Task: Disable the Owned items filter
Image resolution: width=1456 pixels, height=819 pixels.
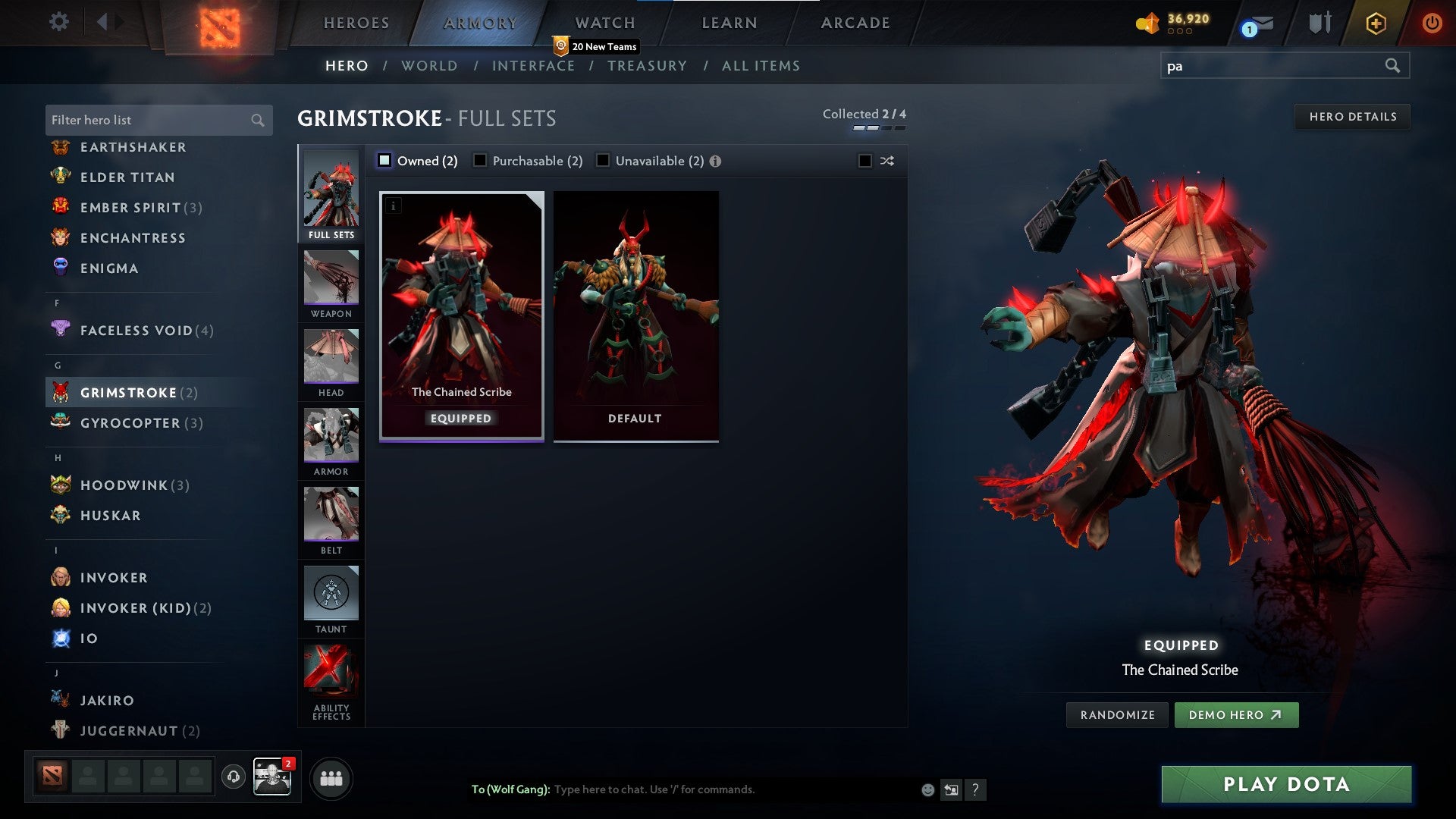Action: (385, 161)
